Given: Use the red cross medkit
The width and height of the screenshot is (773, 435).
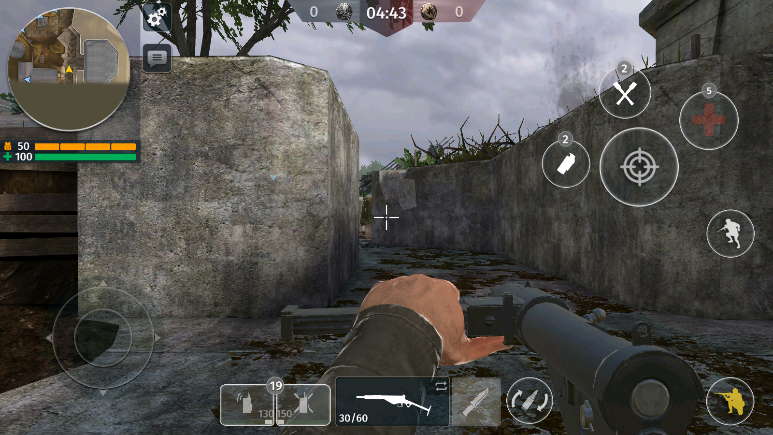Looking at the screenshot, I should 708,120.
